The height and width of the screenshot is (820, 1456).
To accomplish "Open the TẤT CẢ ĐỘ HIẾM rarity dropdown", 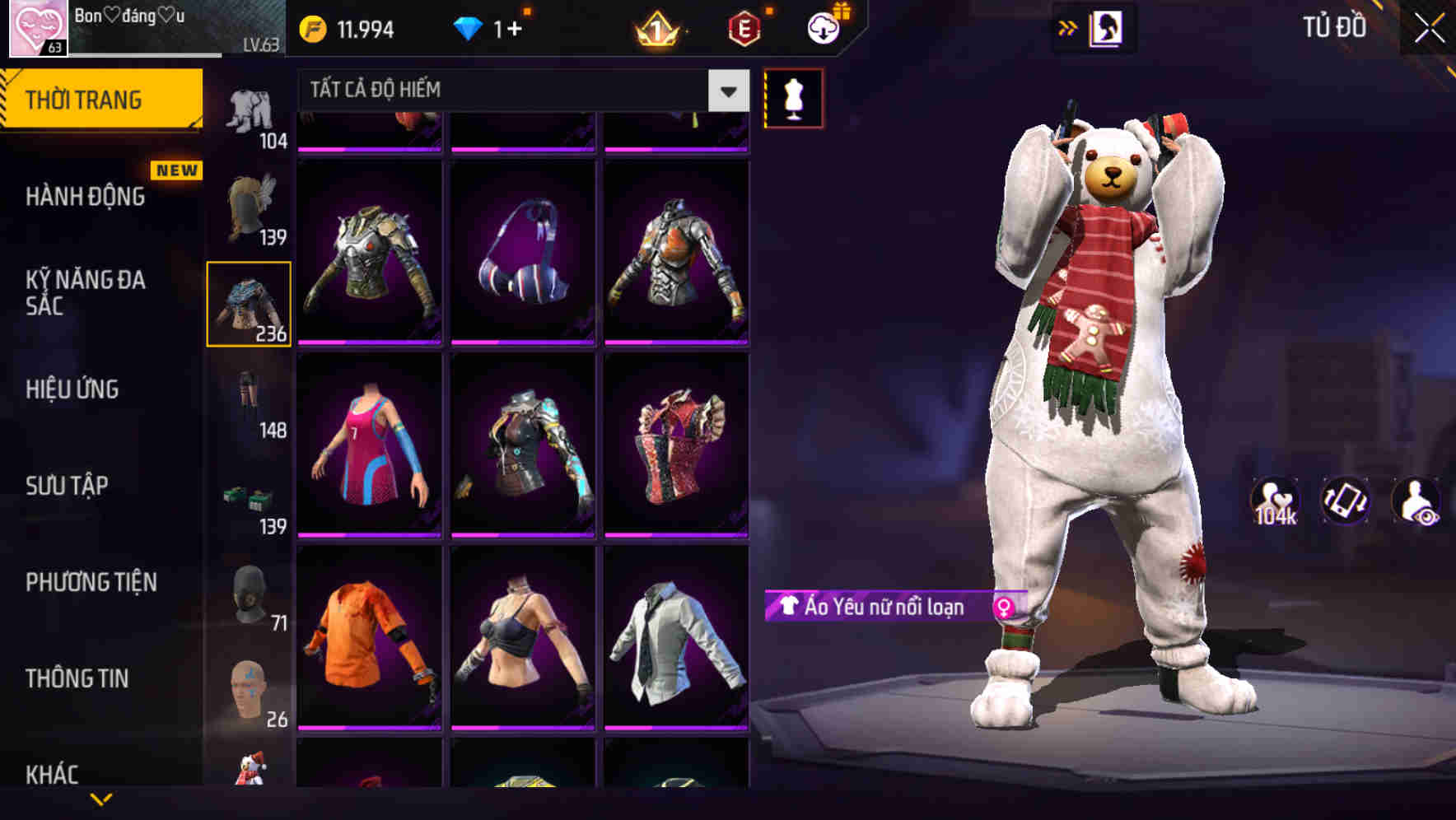I will (x=511, y=89).
